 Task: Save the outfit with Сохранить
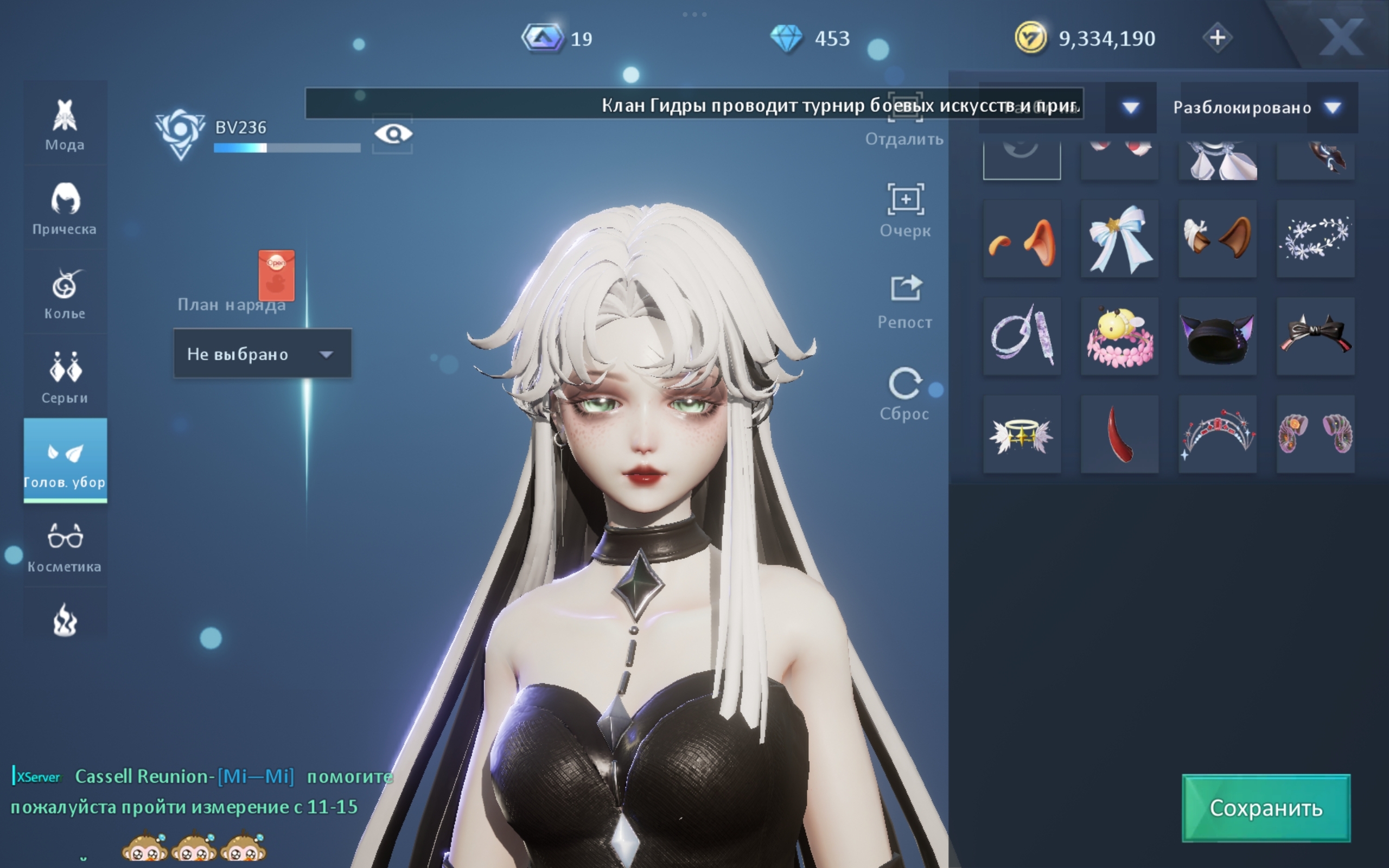1266,807
